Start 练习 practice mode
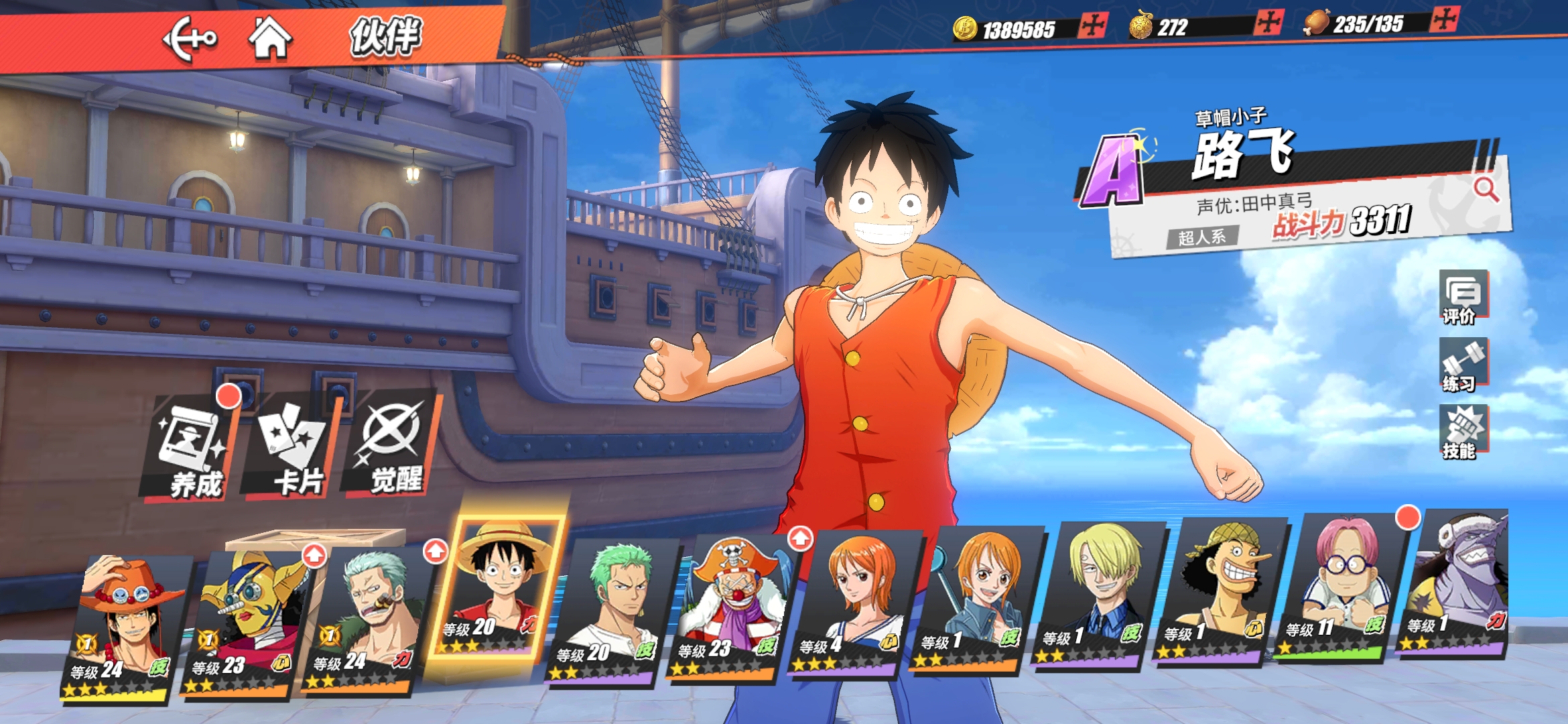Viewport: 1568px width, 724px height. (1463, 365)
